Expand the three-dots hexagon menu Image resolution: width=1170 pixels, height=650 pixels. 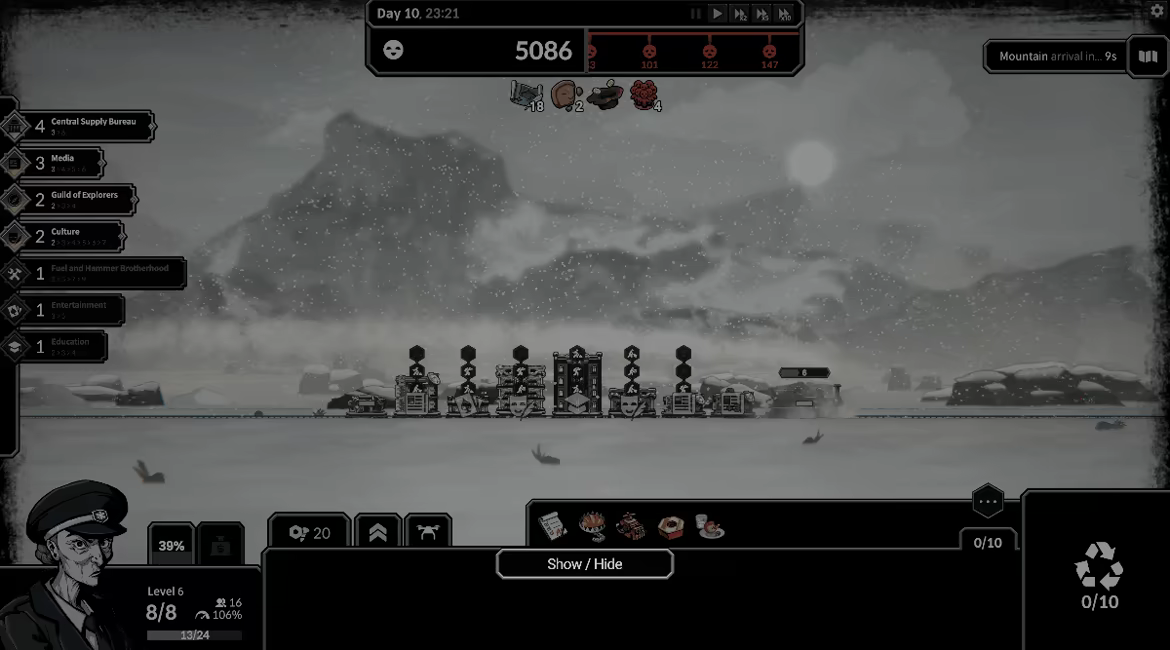(988, 501)
